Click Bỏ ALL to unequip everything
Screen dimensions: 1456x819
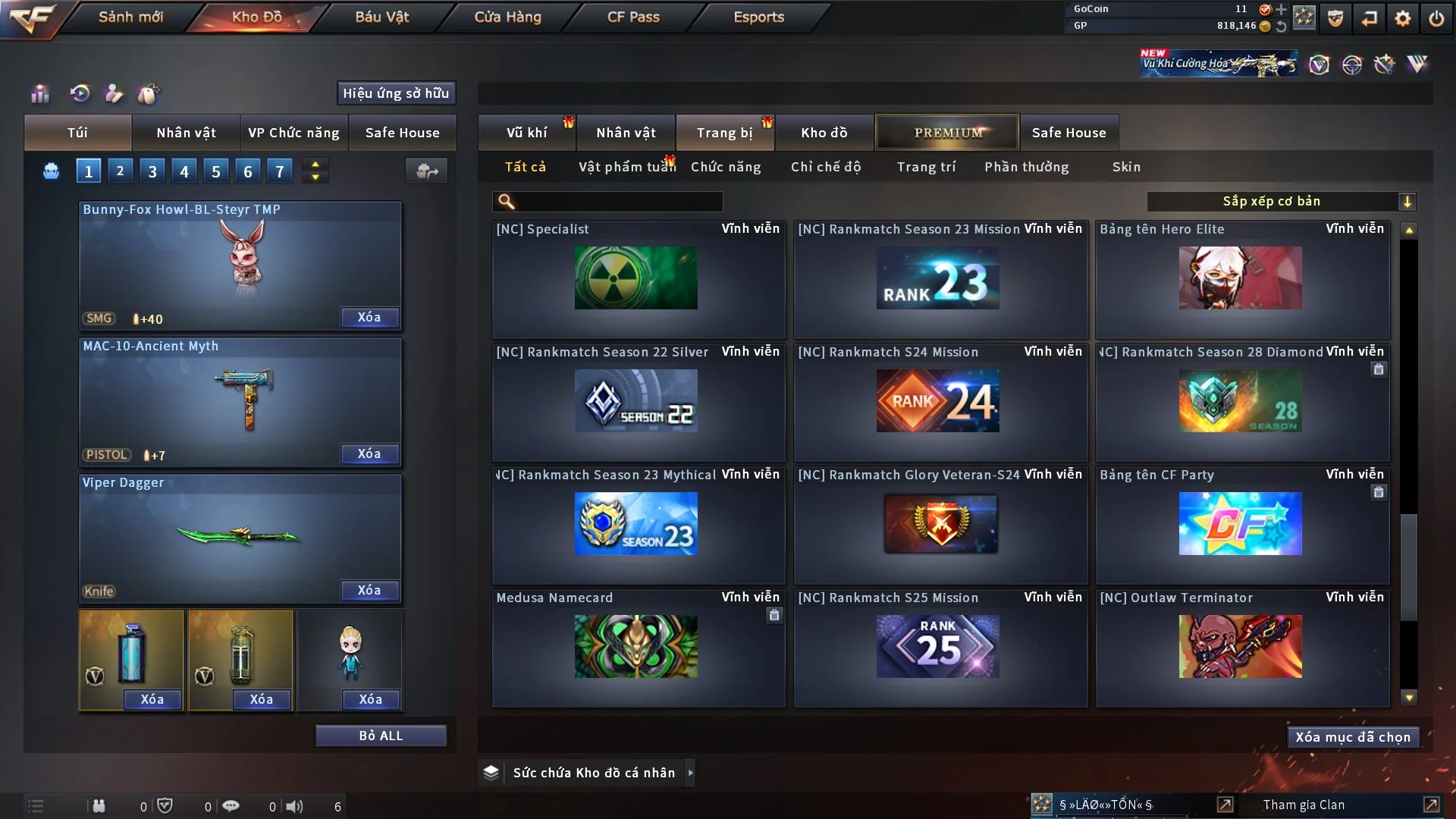381,736
